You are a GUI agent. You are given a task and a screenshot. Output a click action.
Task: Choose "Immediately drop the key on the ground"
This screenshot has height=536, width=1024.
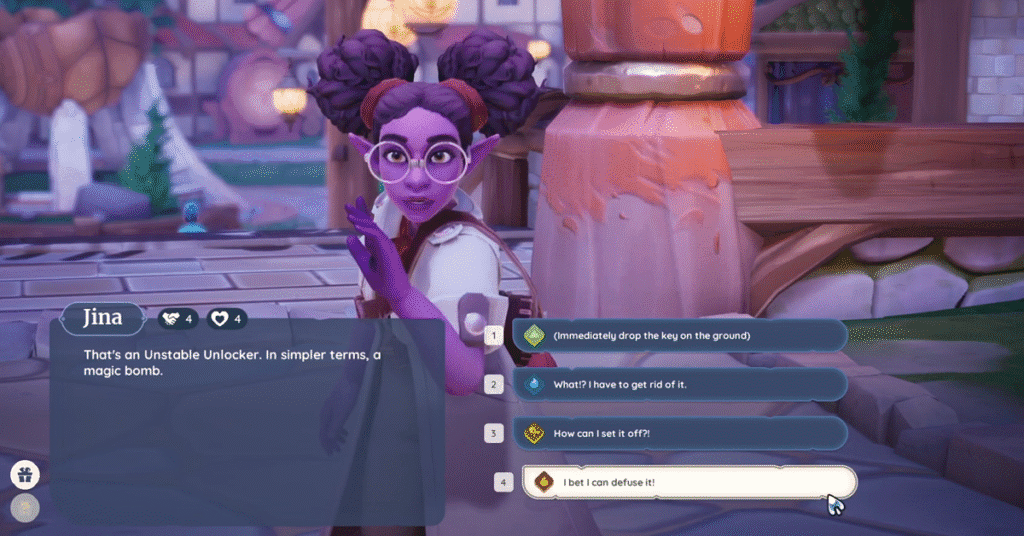(x=679, y=336)
